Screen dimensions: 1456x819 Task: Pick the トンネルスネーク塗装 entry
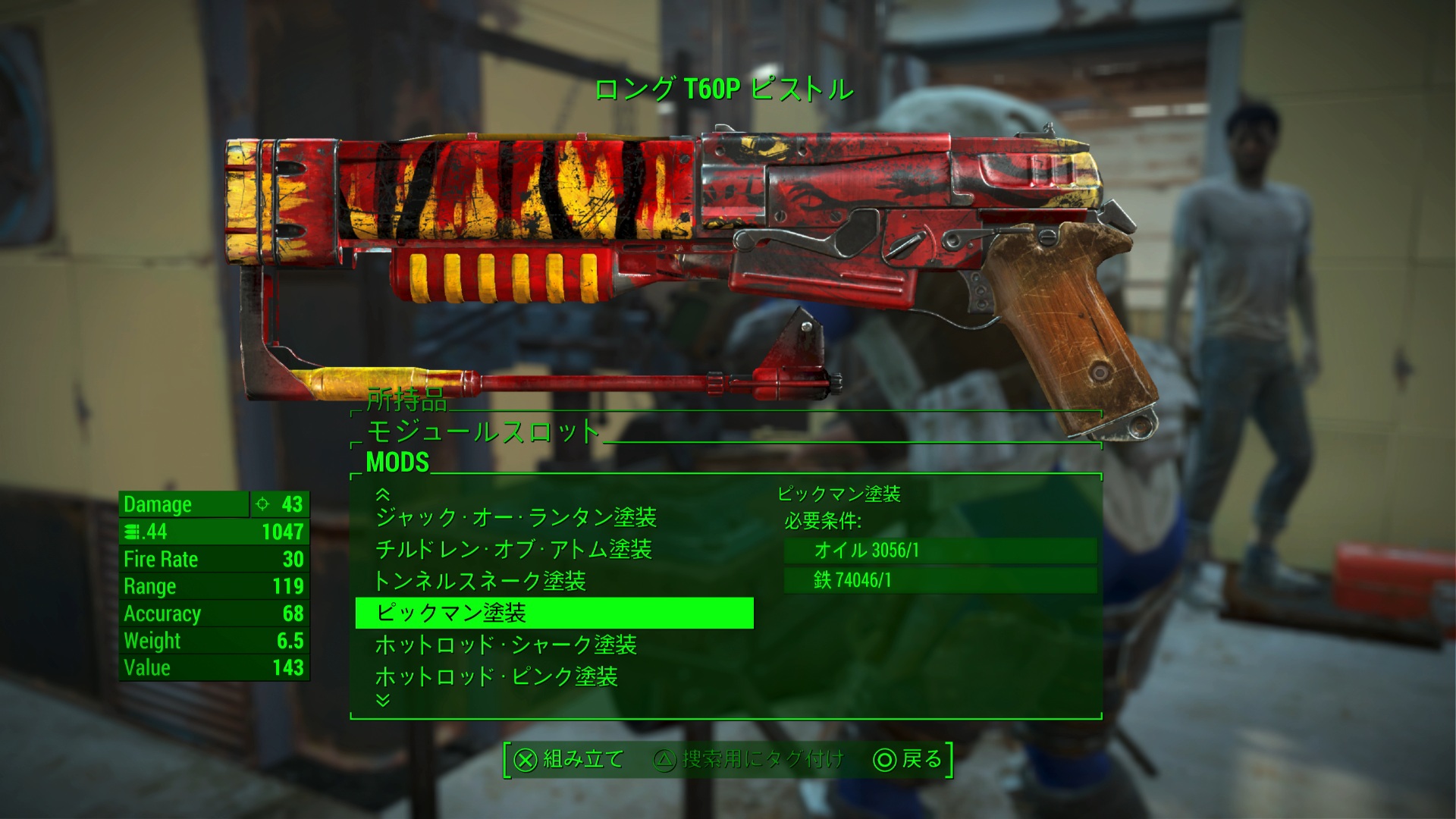click(480, 581)
